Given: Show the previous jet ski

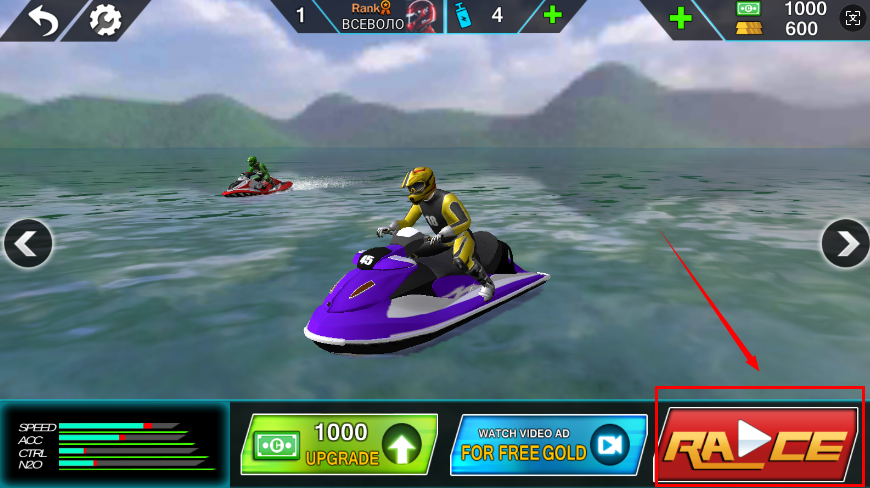Looking at the screenshot, I should [27, 244].
